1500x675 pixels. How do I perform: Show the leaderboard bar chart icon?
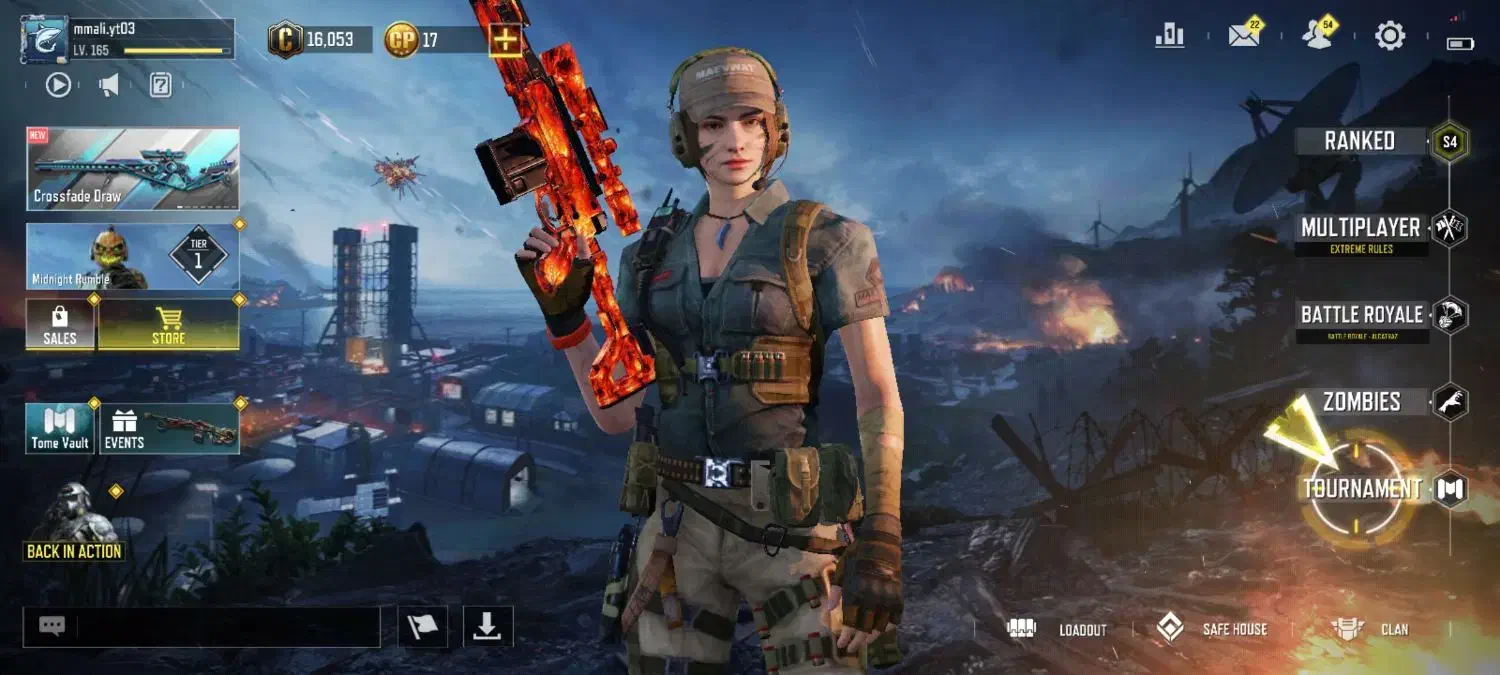point(1169,37)
